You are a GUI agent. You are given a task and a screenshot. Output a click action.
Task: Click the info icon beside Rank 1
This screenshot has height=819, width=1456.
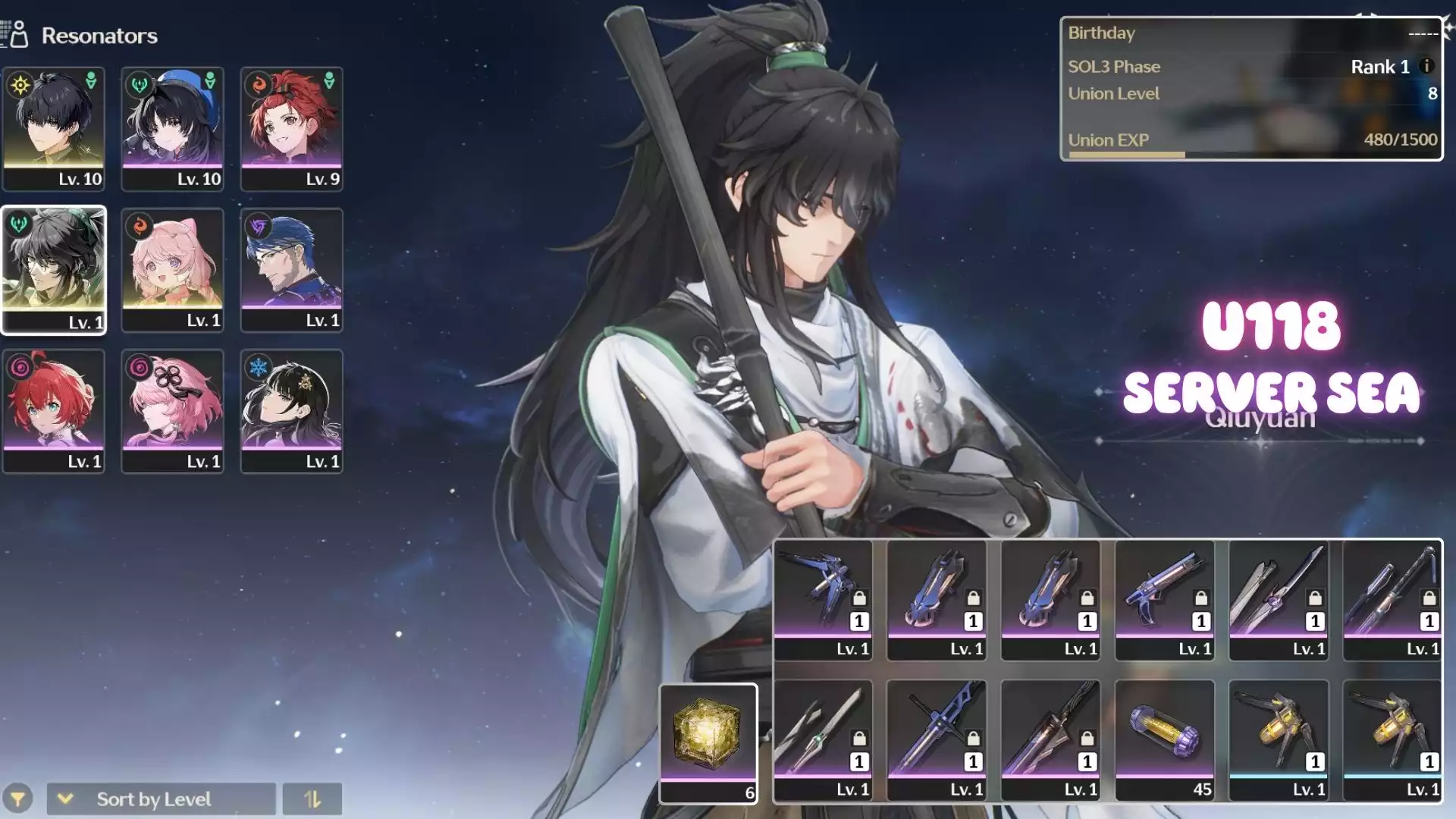[1426, 67]
